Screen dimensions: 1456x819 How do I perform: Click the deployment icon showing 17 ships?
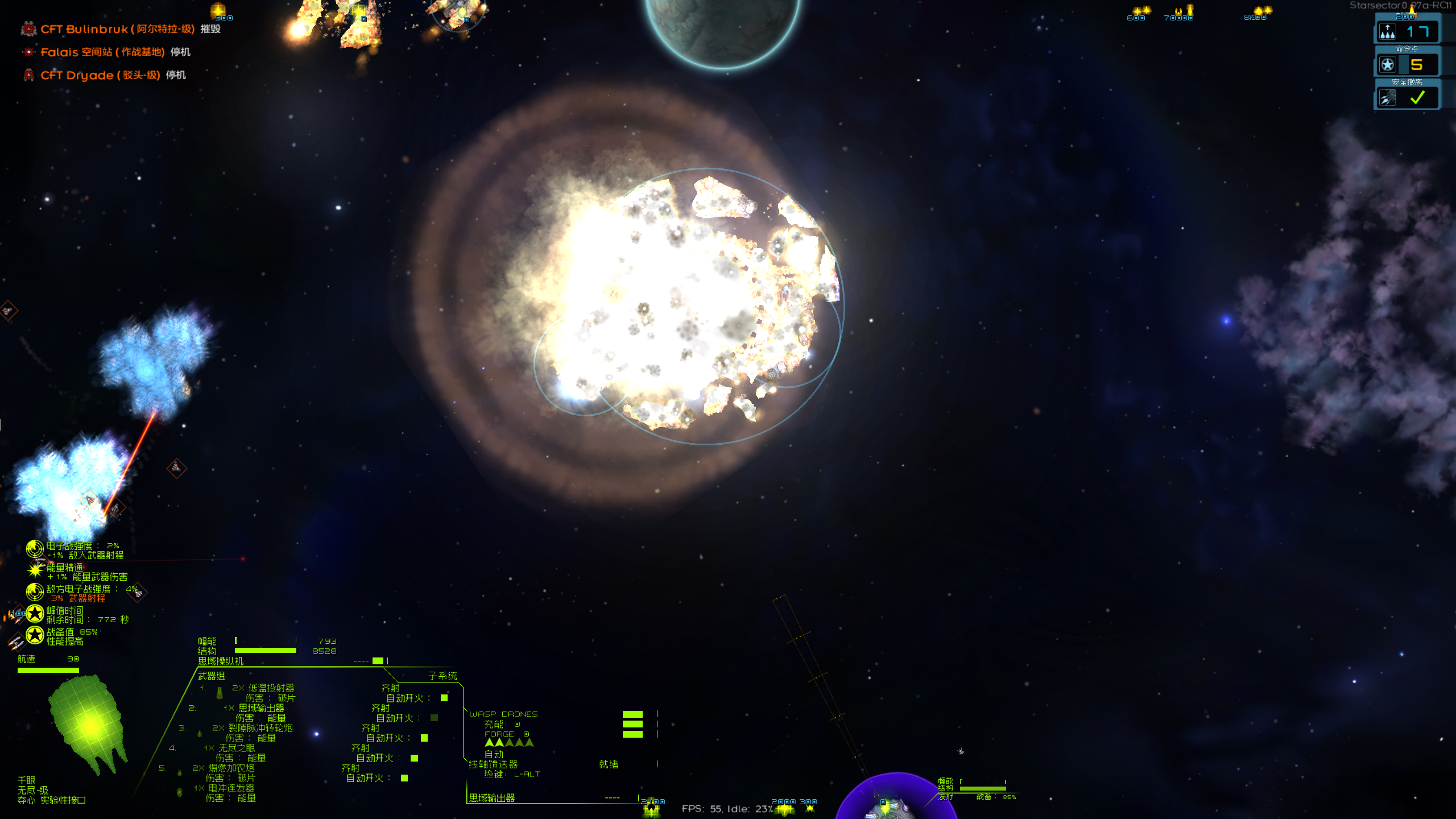coord(1388,31)
